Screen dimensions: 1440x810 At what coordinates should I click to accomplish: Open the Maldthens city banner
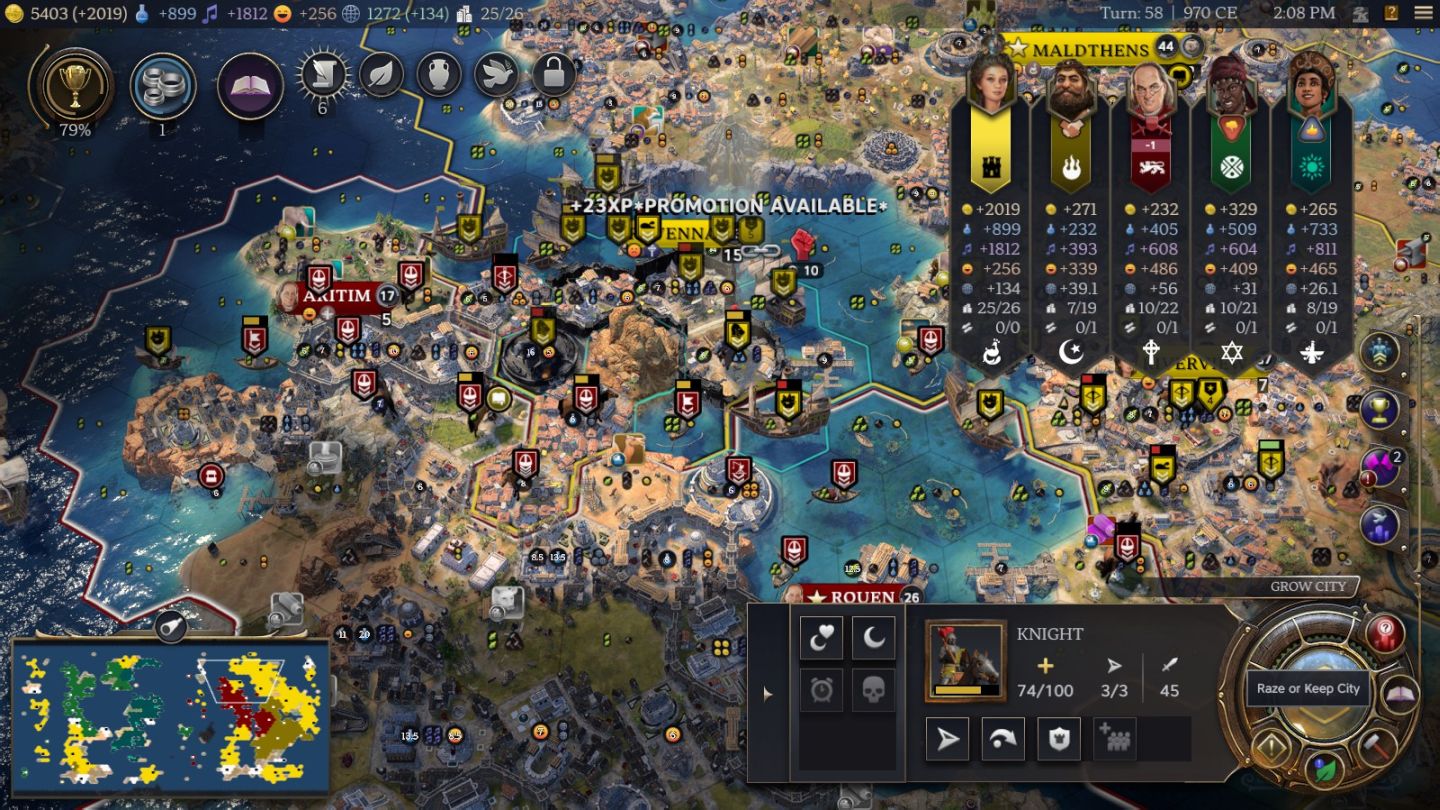[1088, 49]
